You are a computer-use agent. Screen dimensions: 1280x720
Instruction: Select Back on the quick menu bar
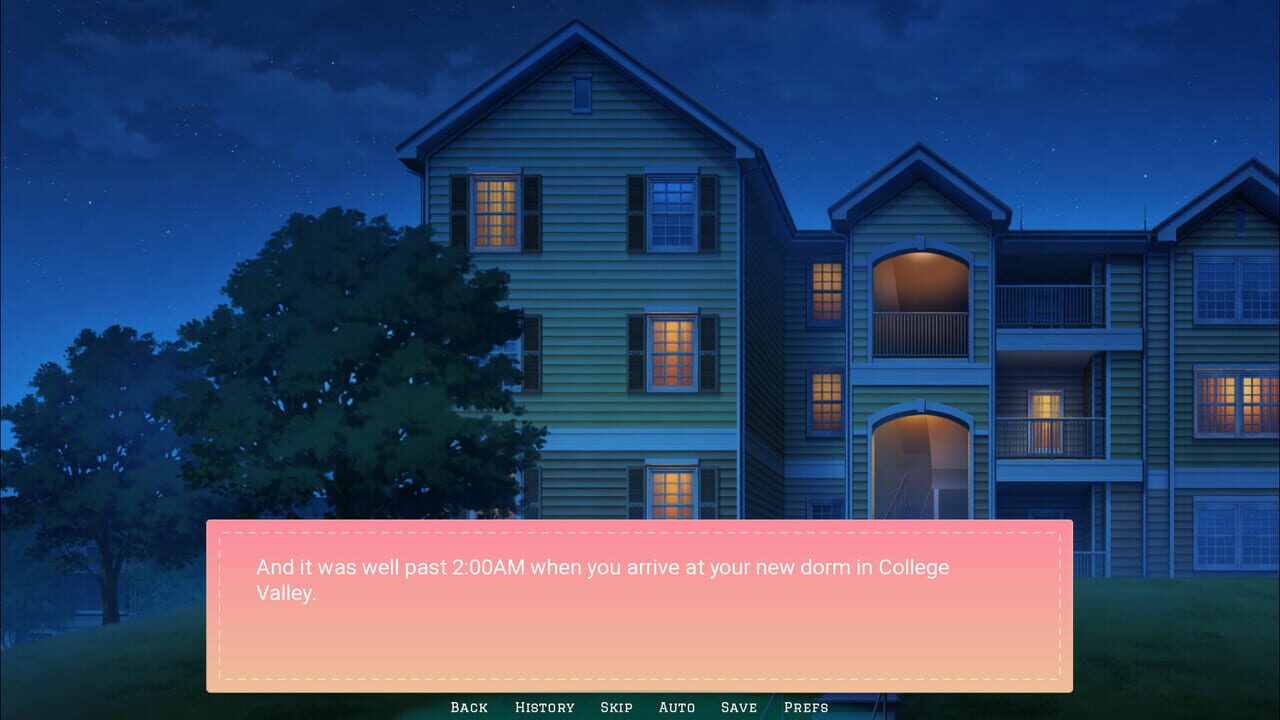point(468,707)
